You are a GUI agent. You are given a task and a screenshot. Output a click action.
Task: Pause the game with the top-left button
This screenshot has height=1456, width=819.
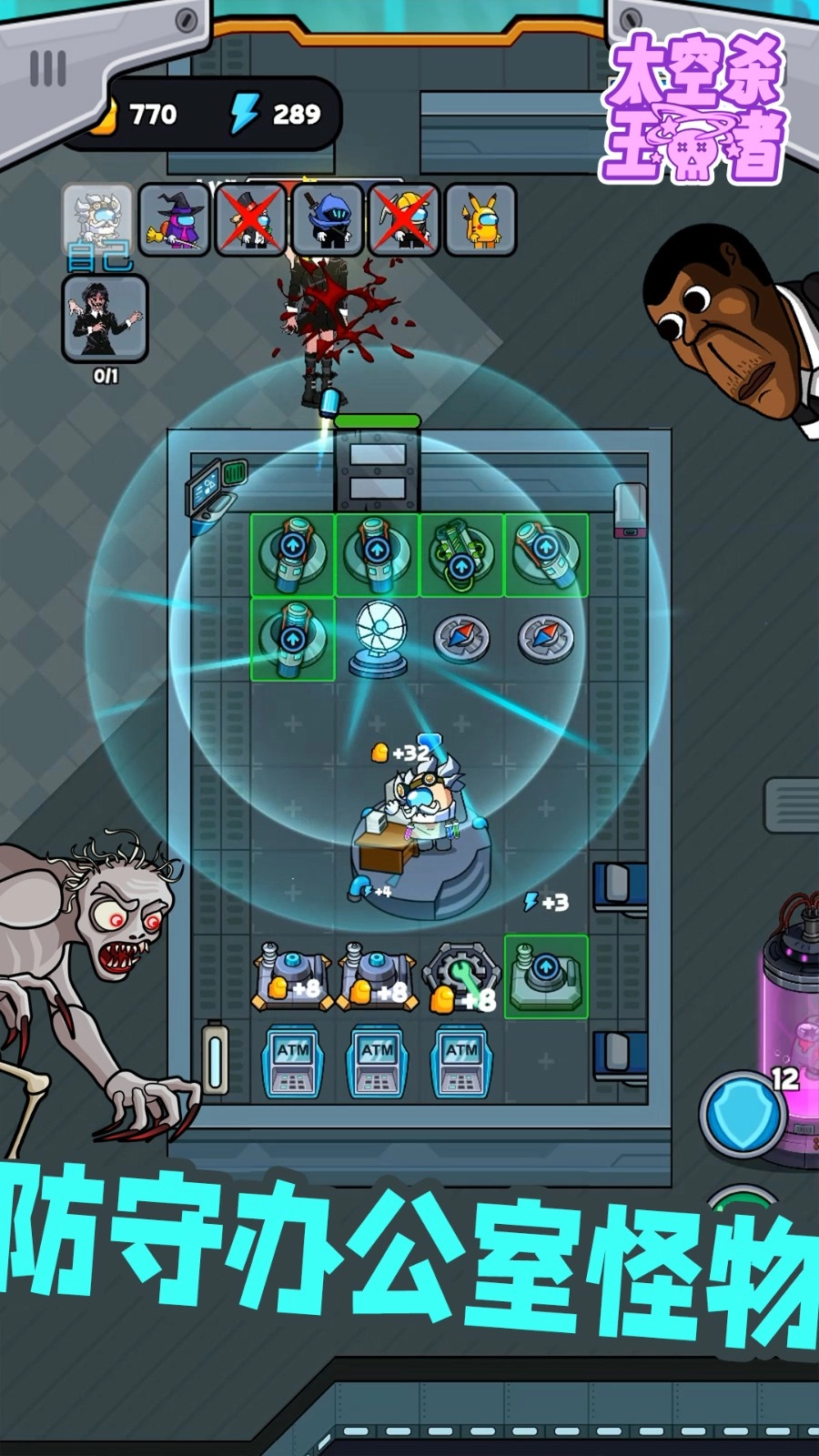point(48,68)
